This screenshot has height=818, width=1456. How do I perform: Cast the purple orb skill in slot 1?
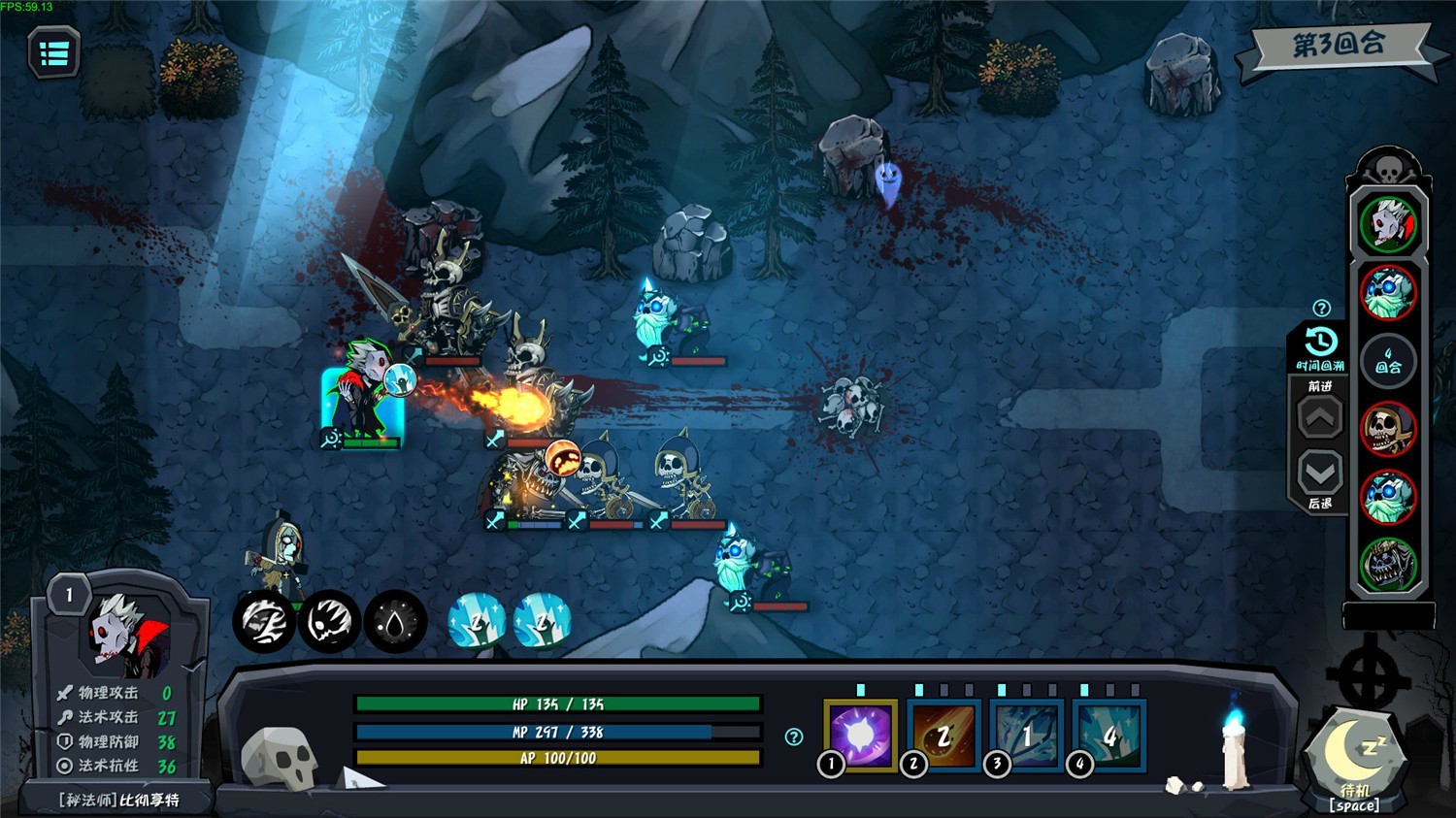(860, 735)
